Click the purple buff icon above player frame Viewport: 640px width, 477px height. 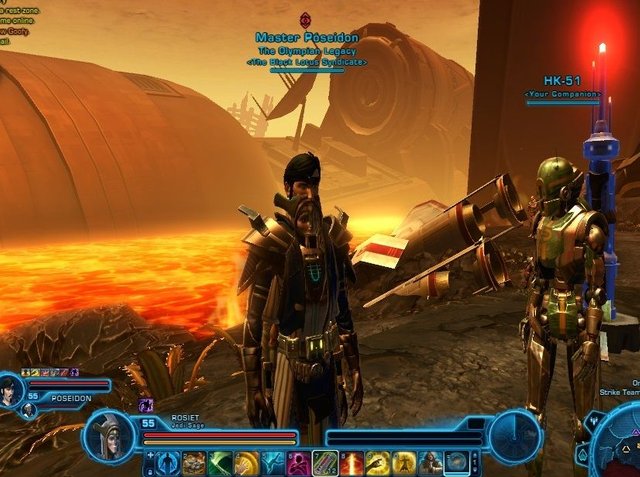click(146, 405)
